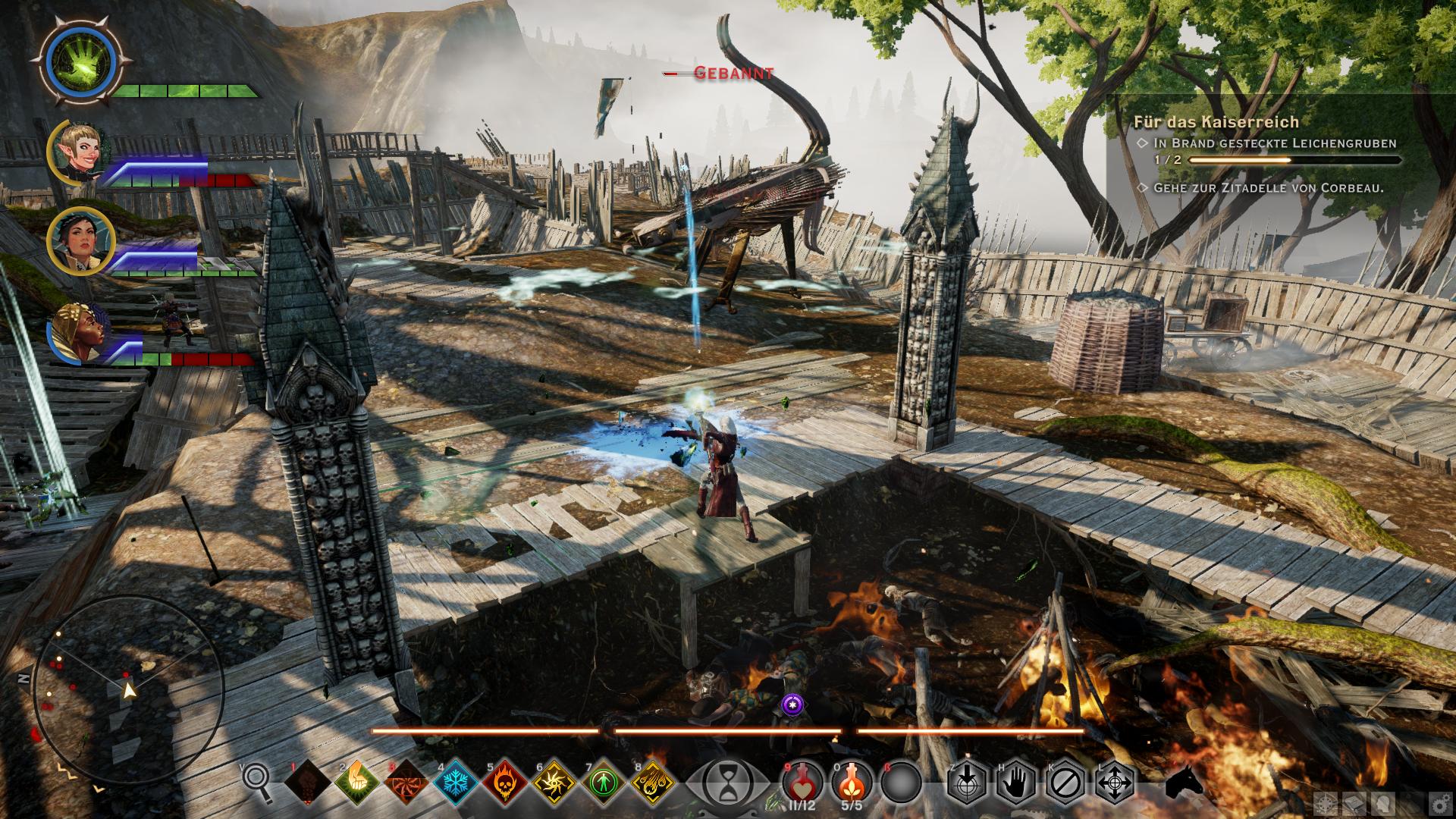
Task: Activate the green fist ability
Action: 356,781
